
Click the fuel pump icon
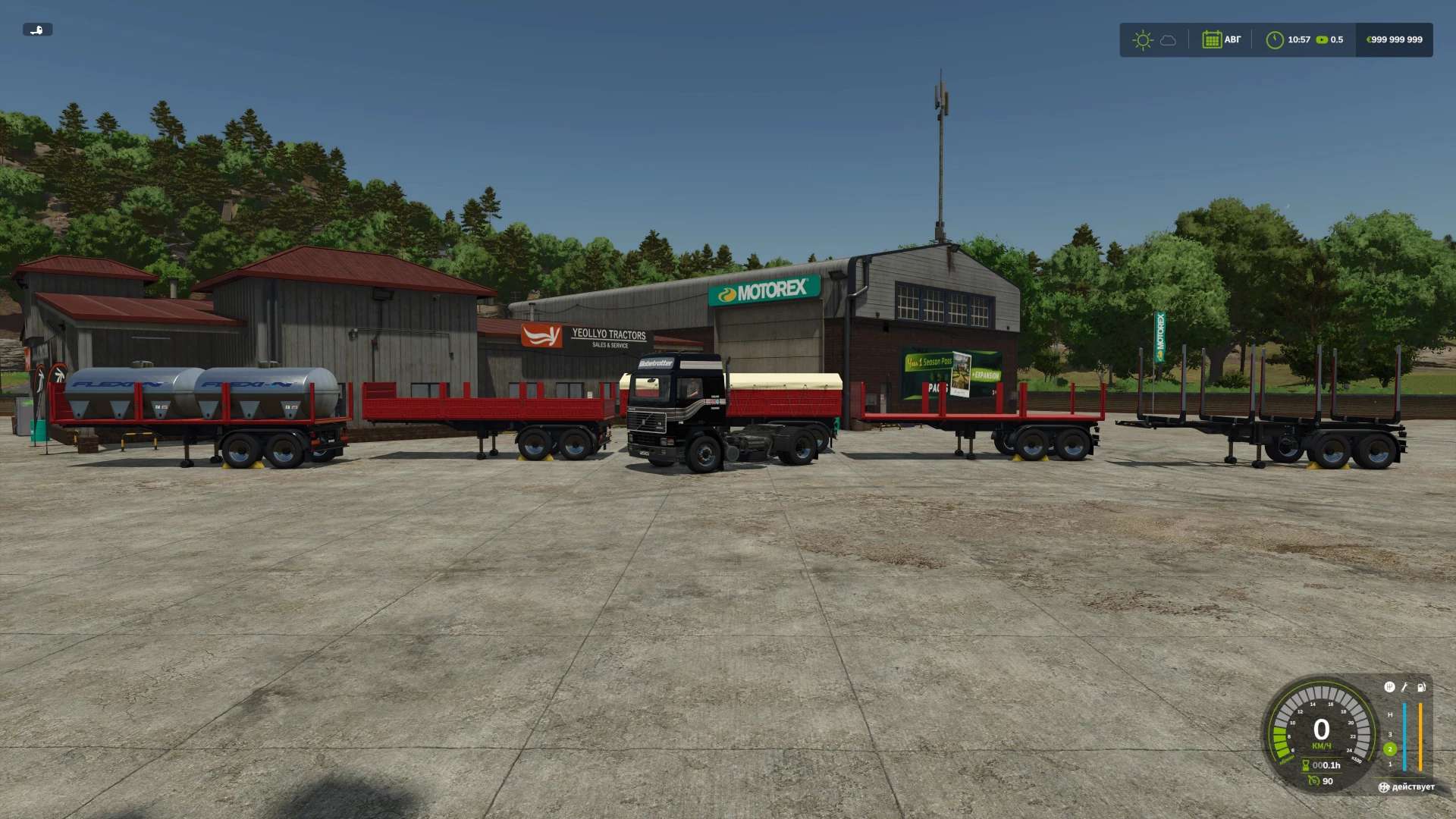tap(1421, 687)
